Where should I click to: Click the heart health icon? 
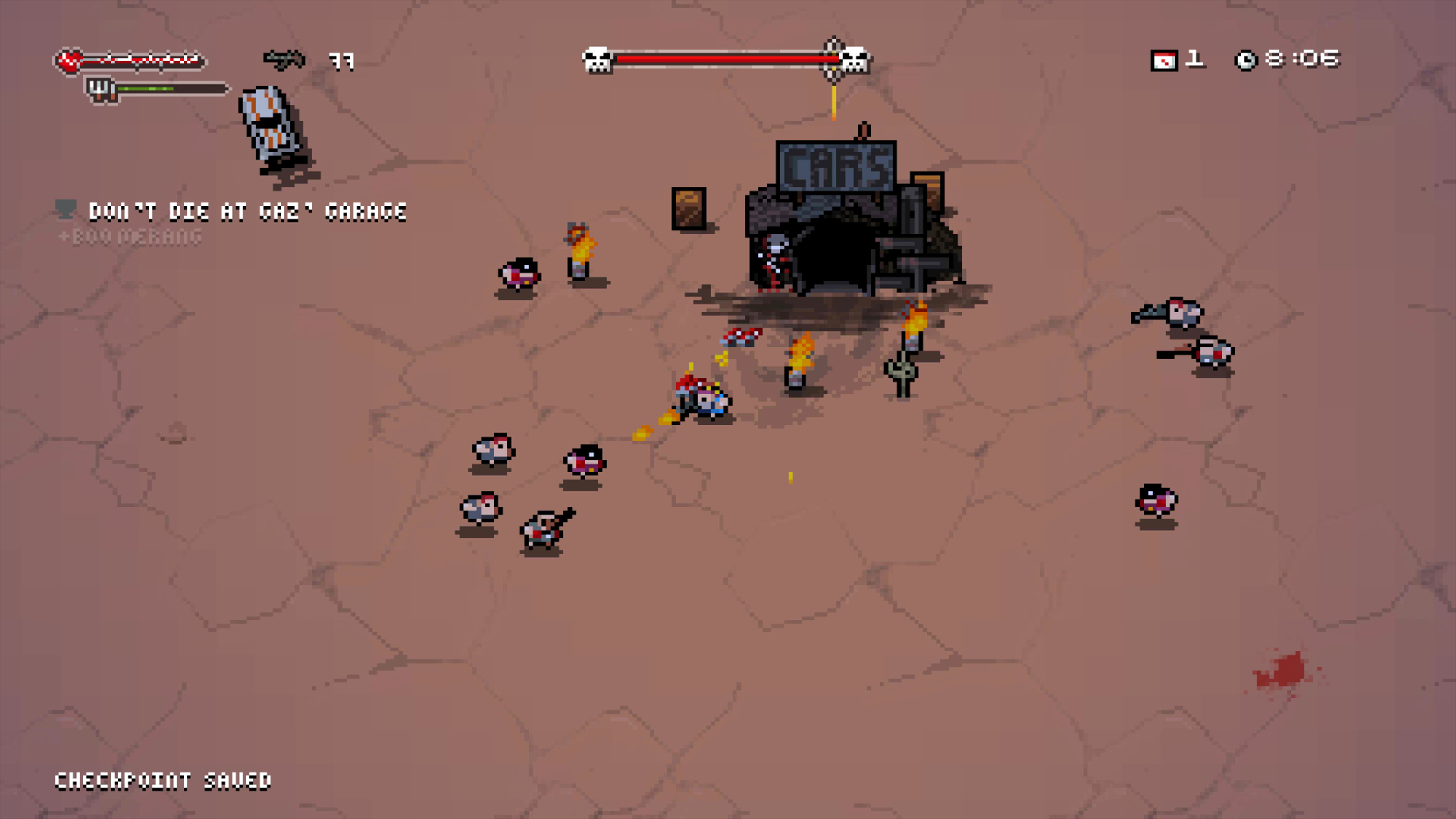70,61
